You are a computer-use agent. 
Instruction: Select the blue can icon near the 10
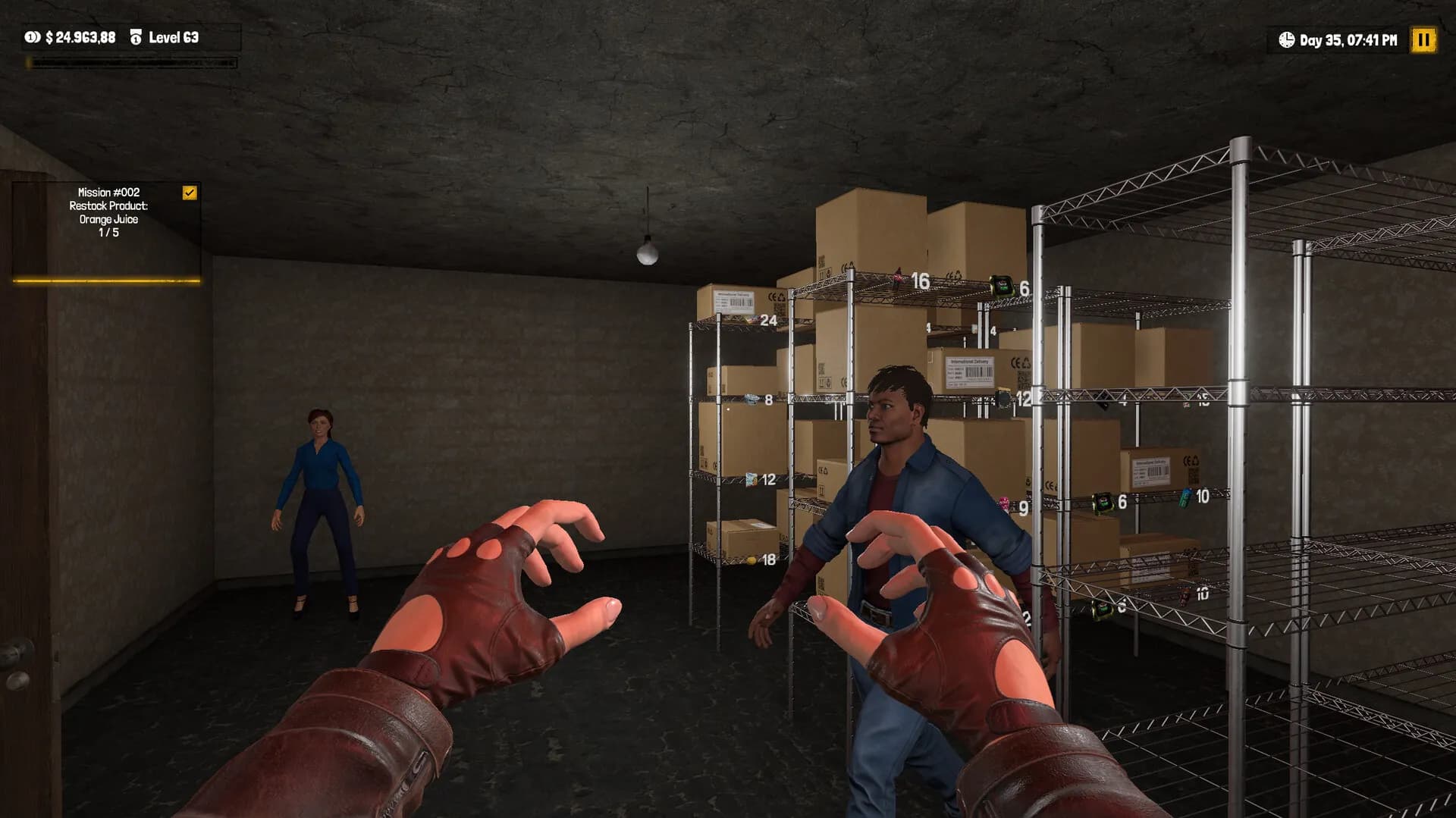point(1185,498)
